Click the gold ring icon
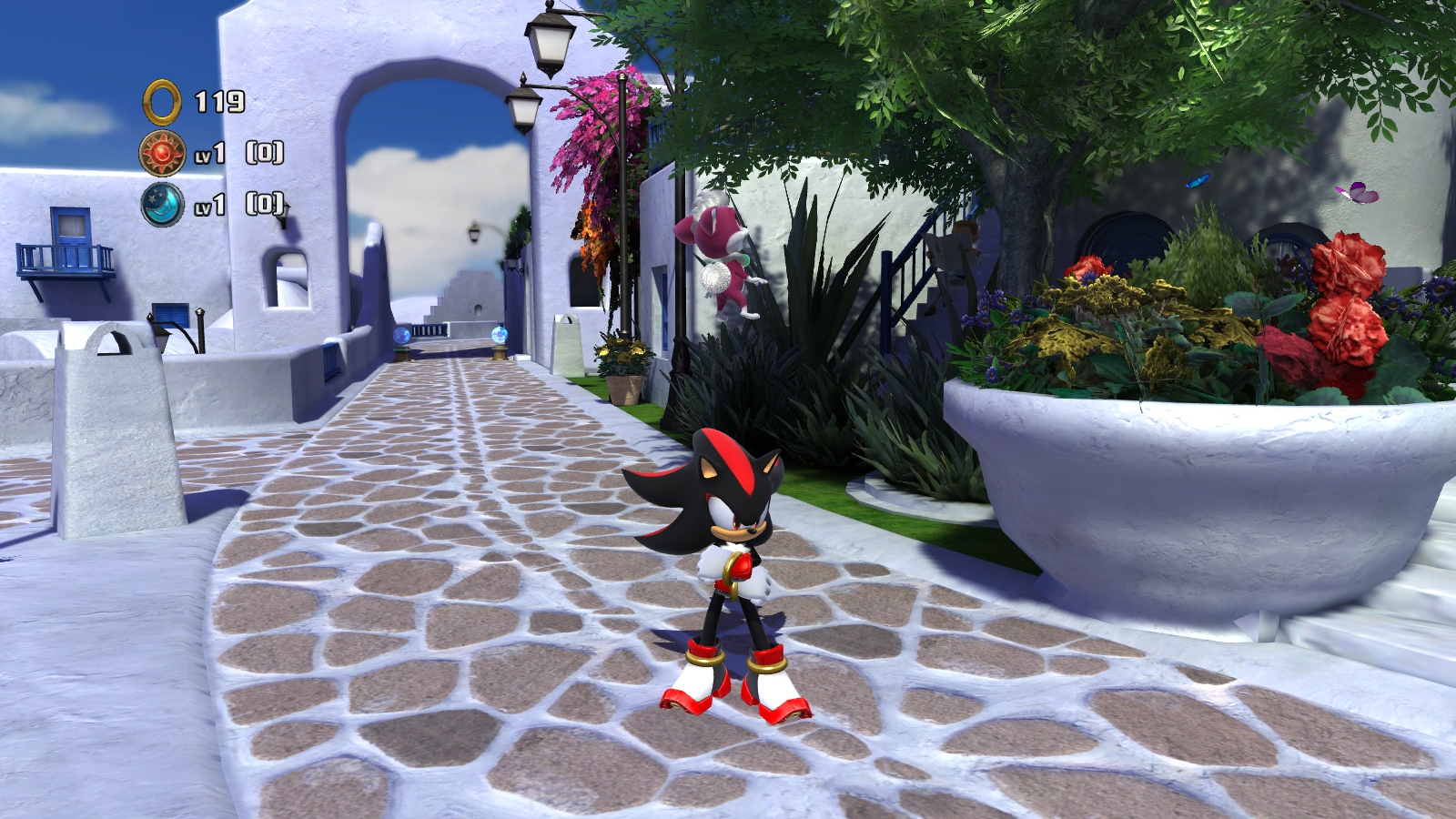 [163, 101]
